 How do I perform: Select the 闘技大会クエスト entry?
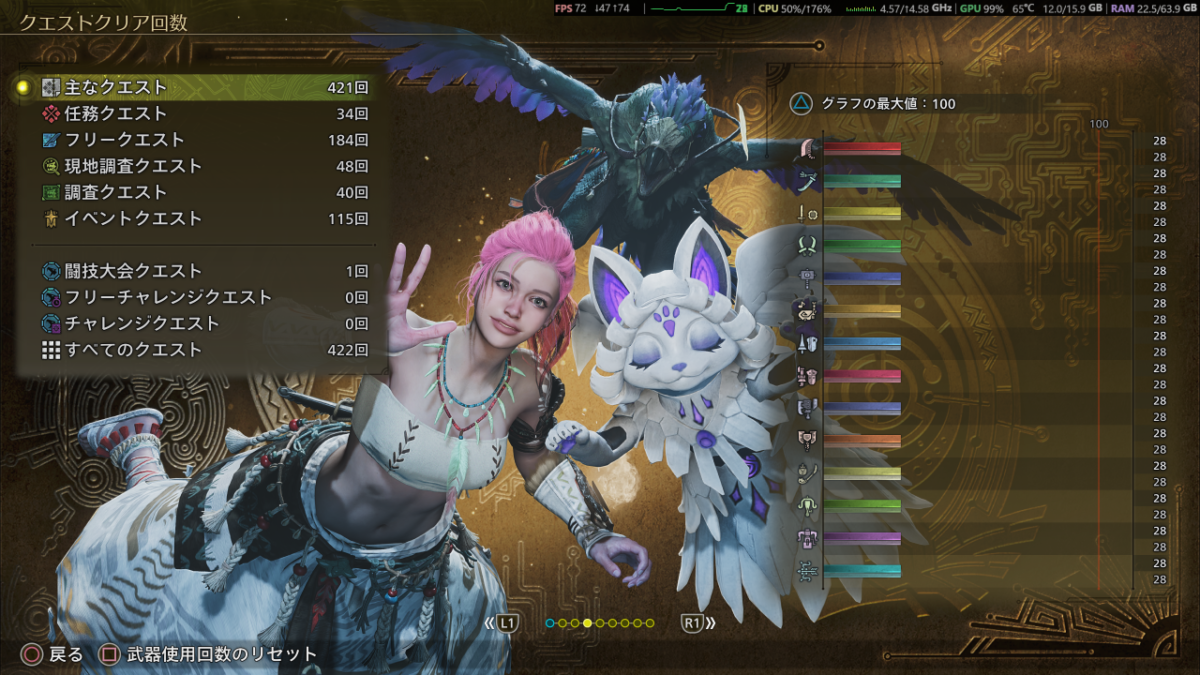pos(200,271)
